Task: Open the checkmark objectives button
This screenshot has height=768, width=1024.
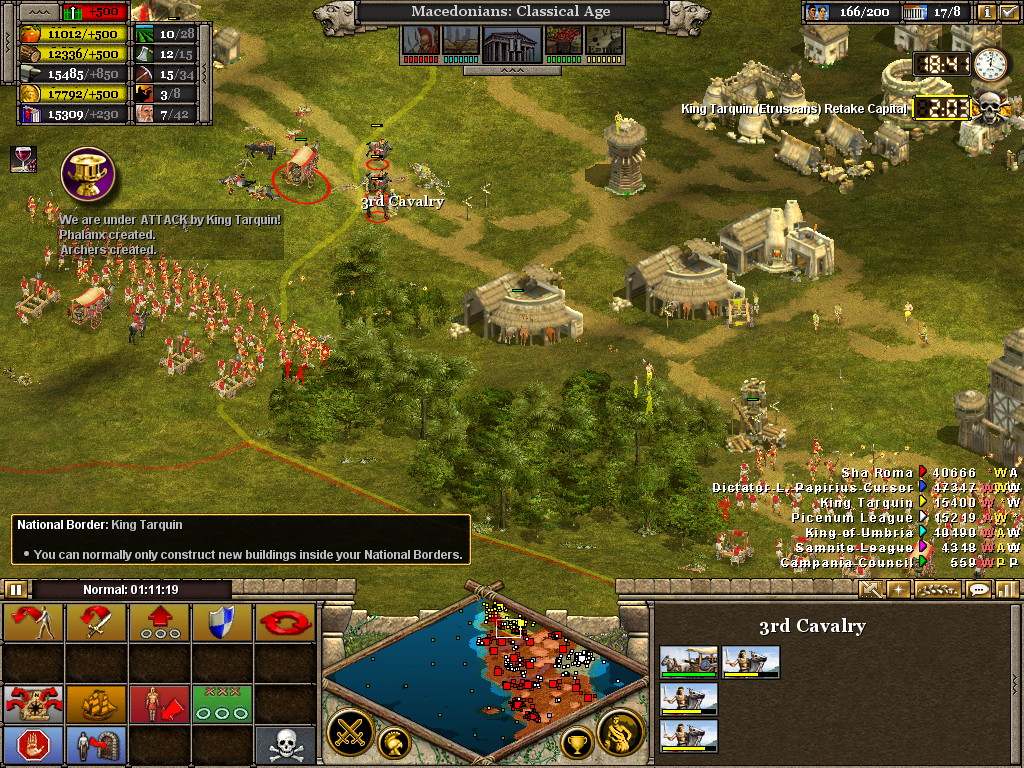Action: (x=1008, y=13)
